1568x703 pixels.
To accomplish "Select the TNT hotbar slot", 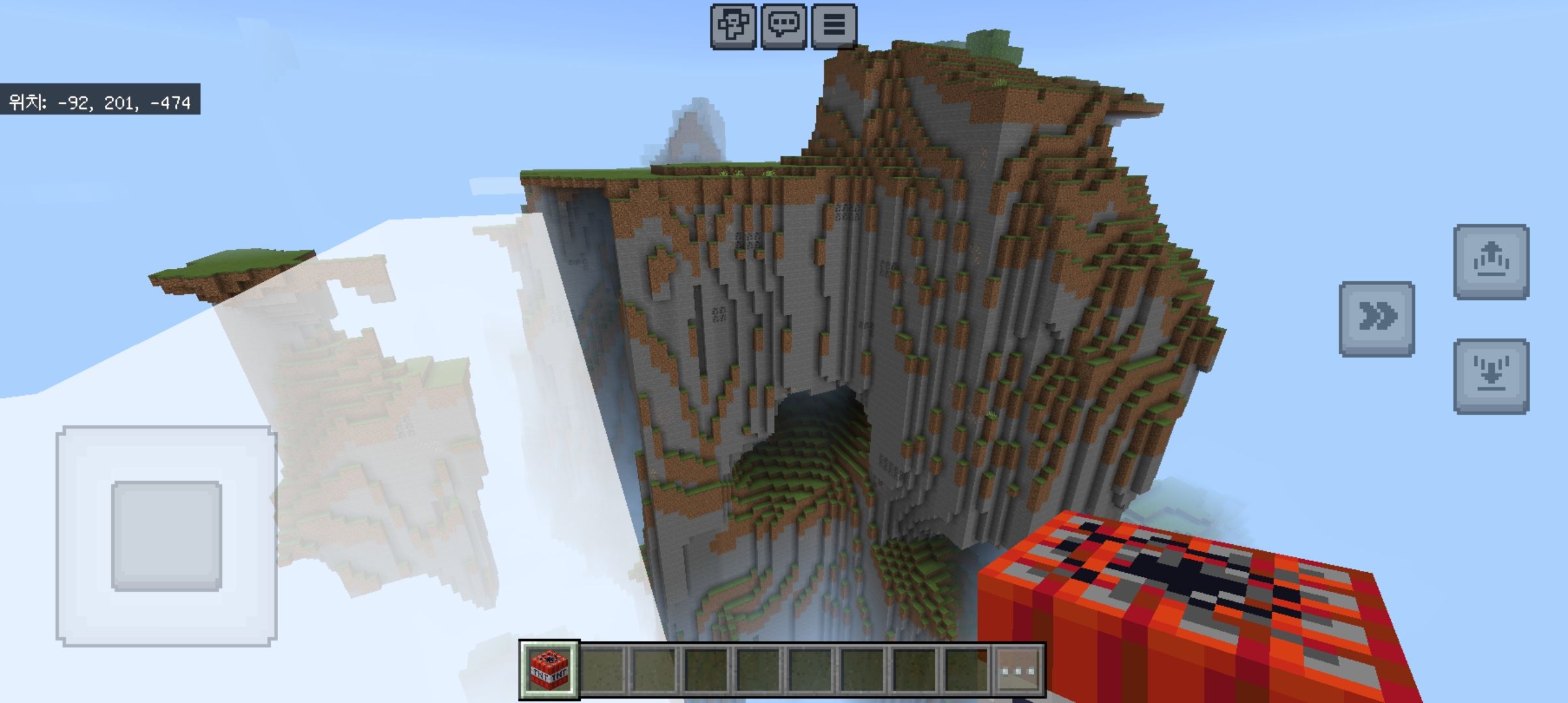I will (549, 670).
